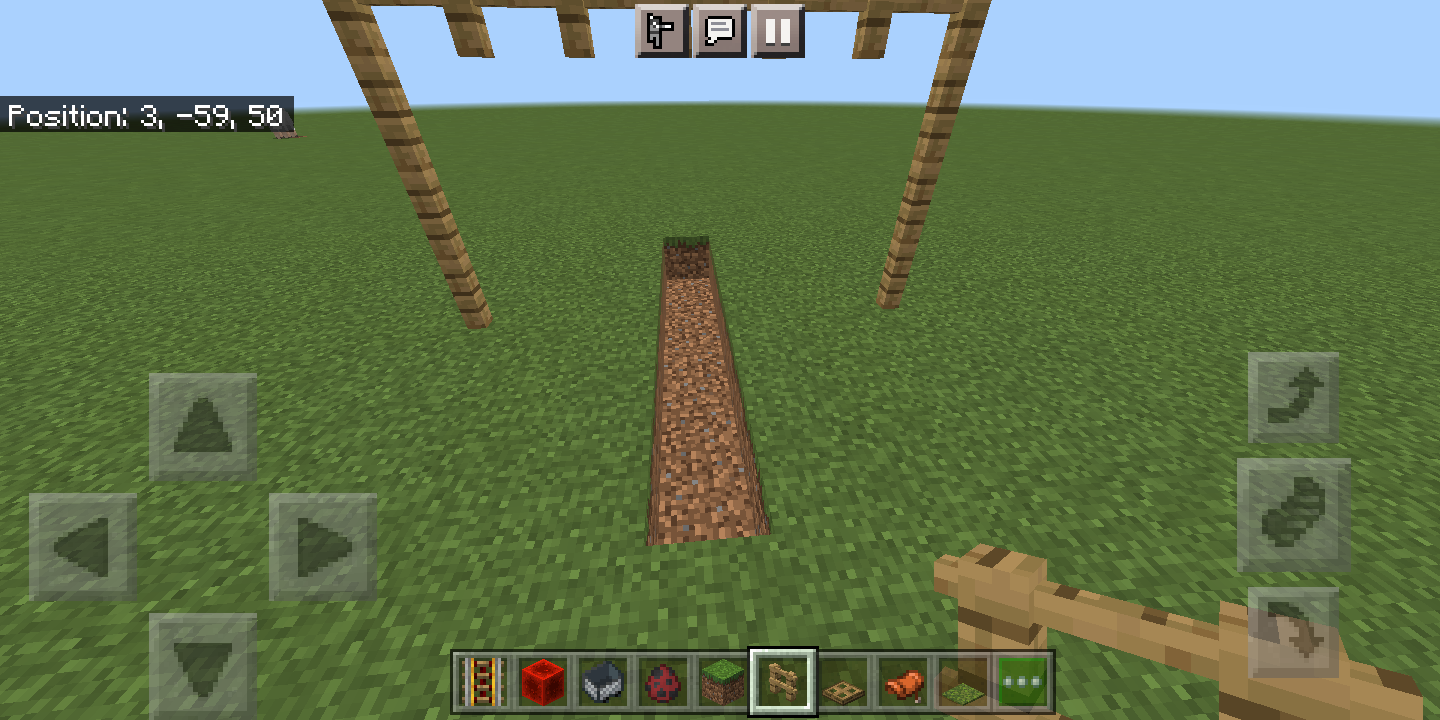Toggle sneak using the crouch control
This screenshot has width=1440, height=720.
coord(1293,518)
